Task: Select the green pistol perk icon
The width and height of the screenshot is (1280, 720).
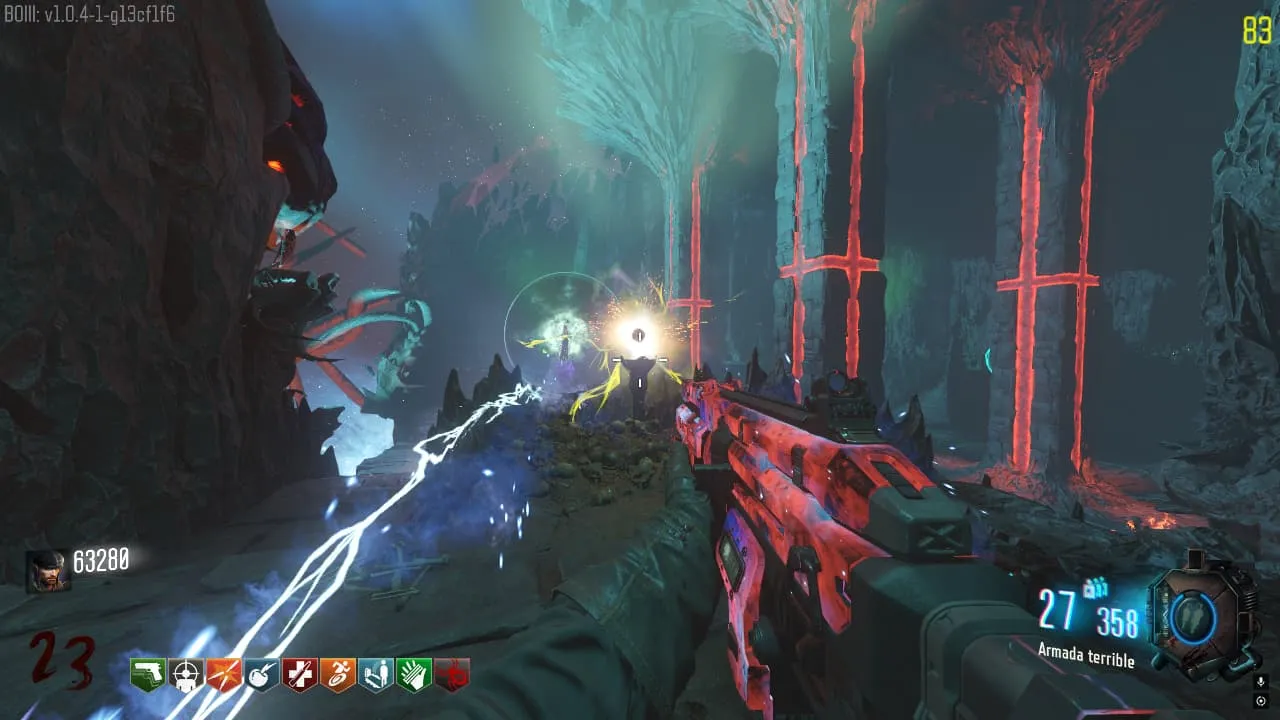Action: click(x=148, y=675)
